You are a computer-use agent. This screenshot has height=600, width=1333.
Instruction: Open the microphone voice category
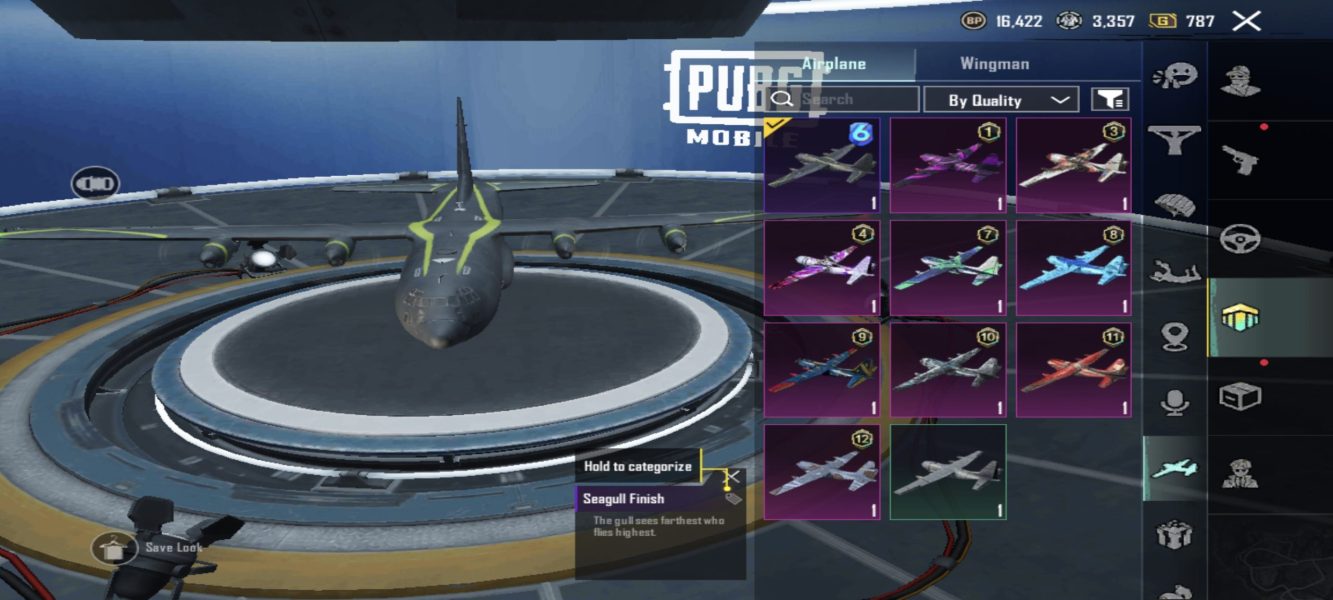click(1174, 403)
